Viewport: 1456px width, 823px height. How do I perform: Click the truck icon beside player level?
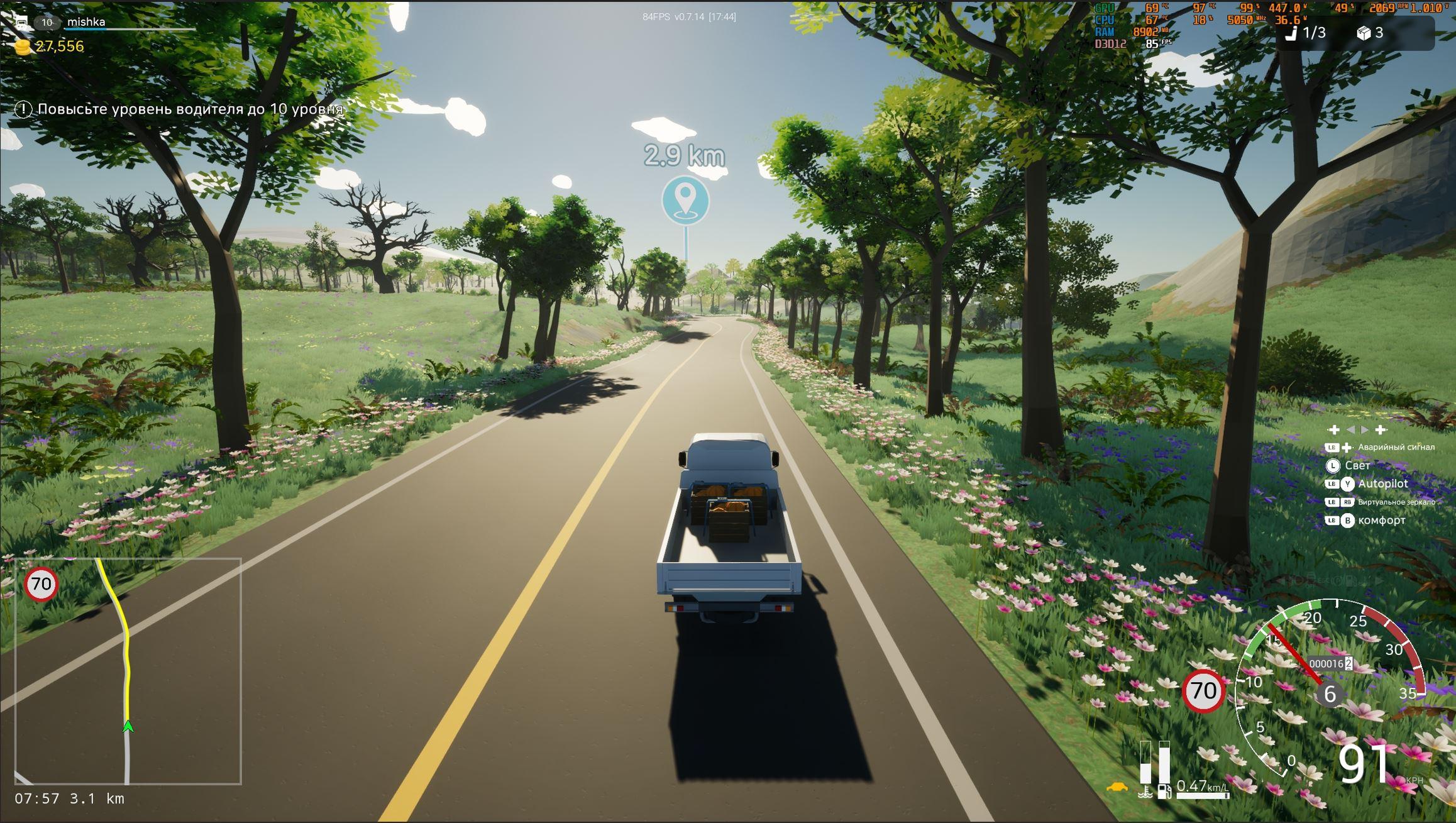click(x=21, y=23)
